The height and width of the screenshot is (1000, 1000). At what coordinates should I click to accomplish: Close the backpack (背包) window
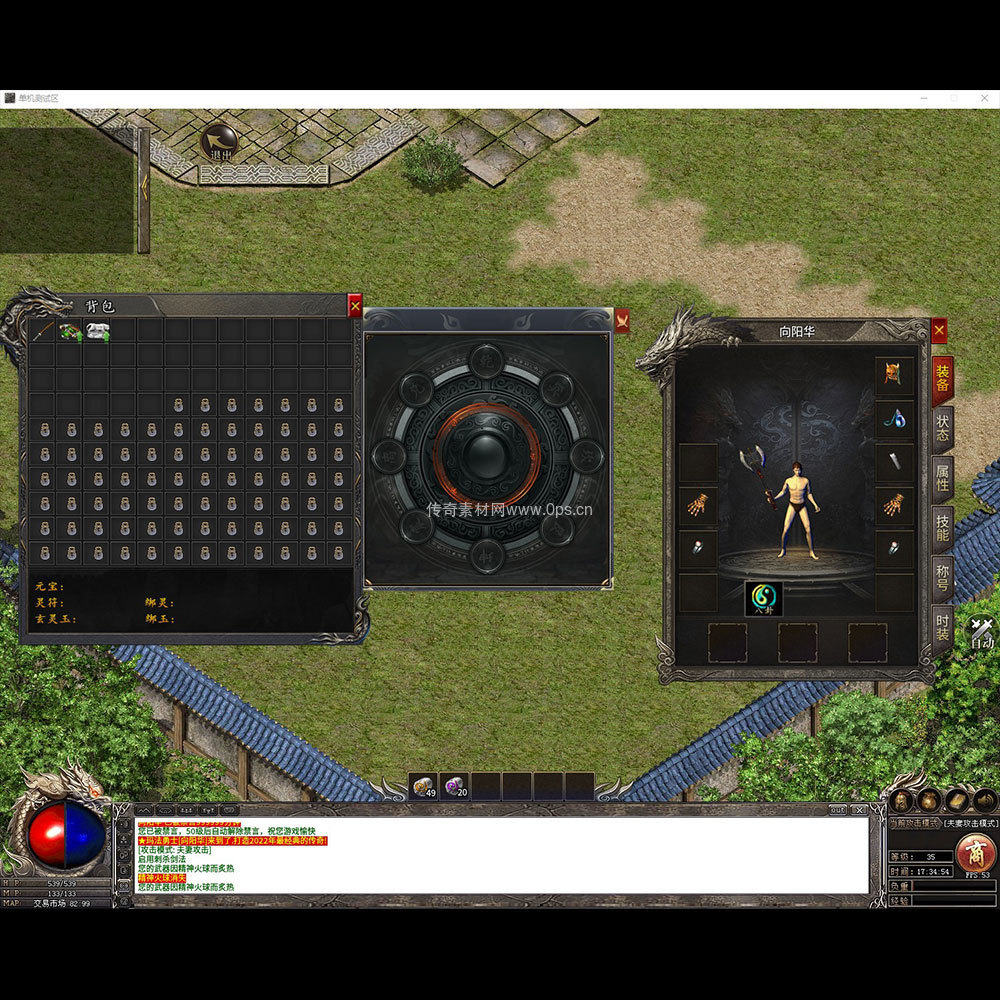pos(355,306)
